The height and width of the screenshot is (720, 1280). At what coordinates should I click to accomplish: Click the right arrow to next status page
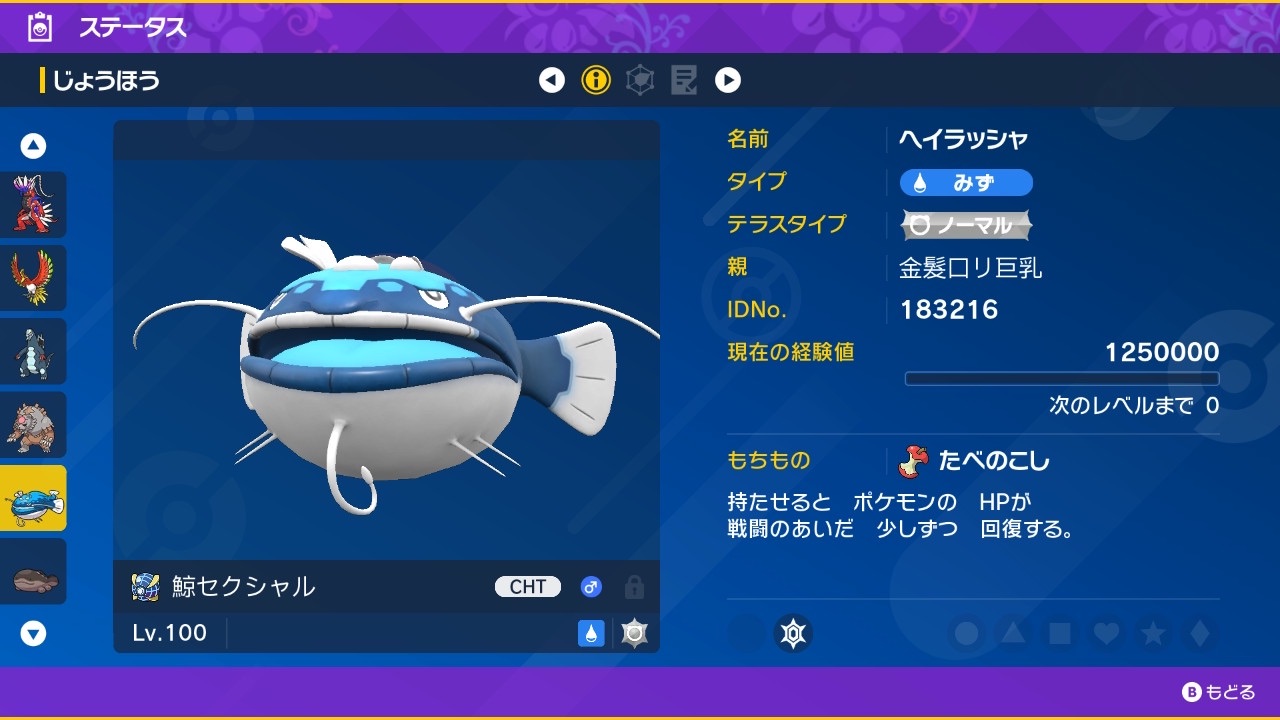click(x=728, y=80)
